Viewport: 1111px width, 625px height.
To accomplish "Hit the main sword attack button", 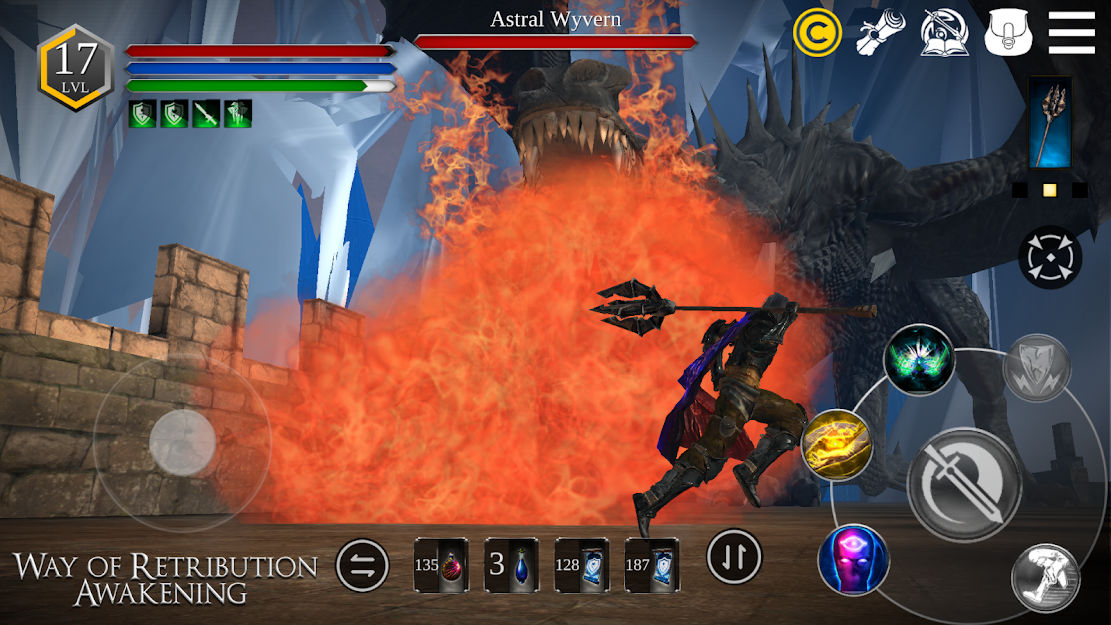I will tap(963, 484).
